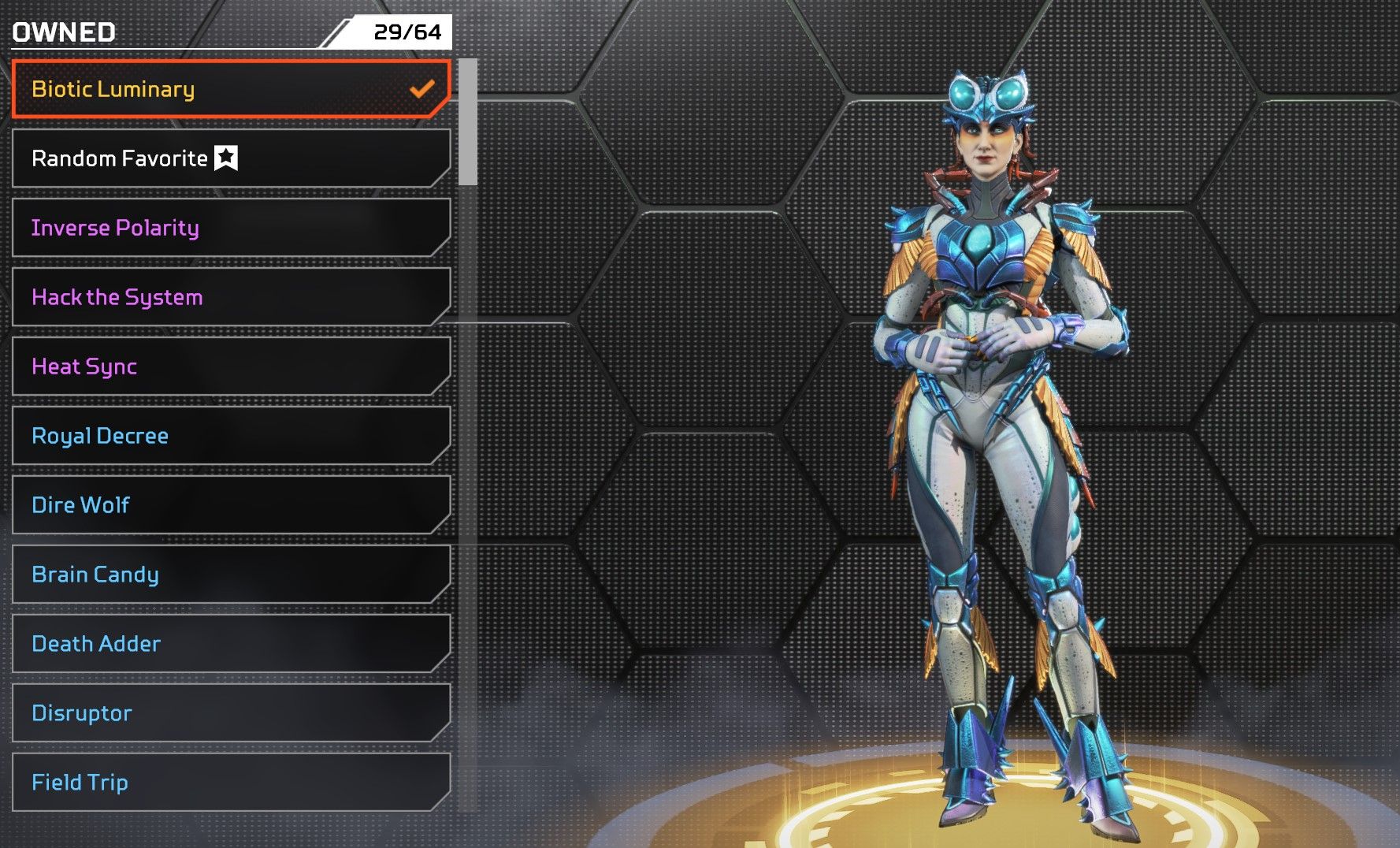Select the Biotic Luminary skin
The image size is (1400, 848).
(230, 89)
